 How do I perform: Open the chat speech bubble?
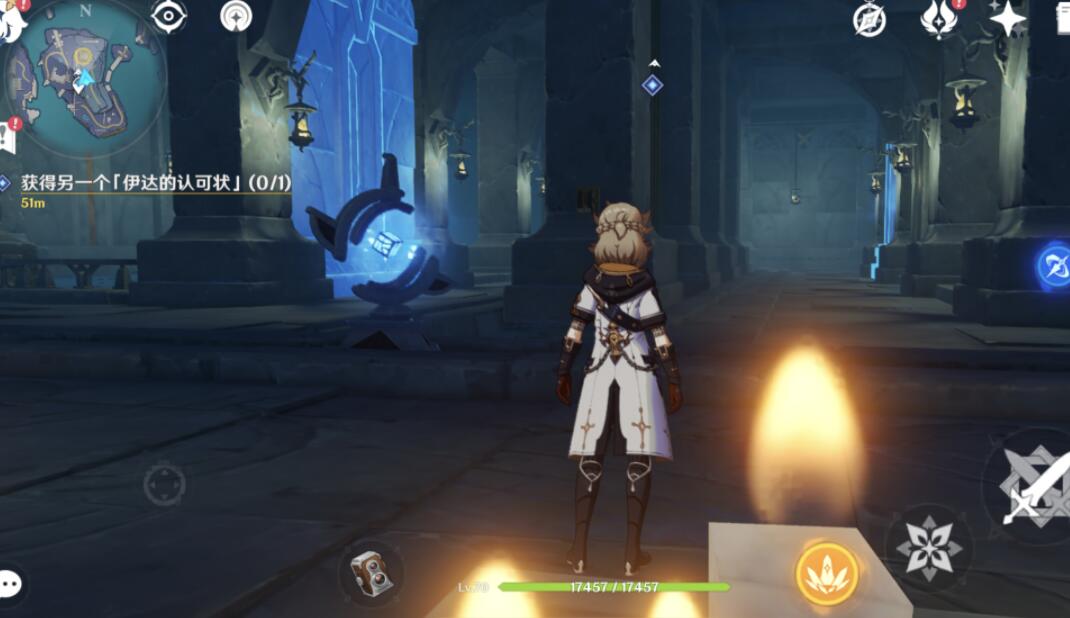pyautogui.click(x=11, y=583)
